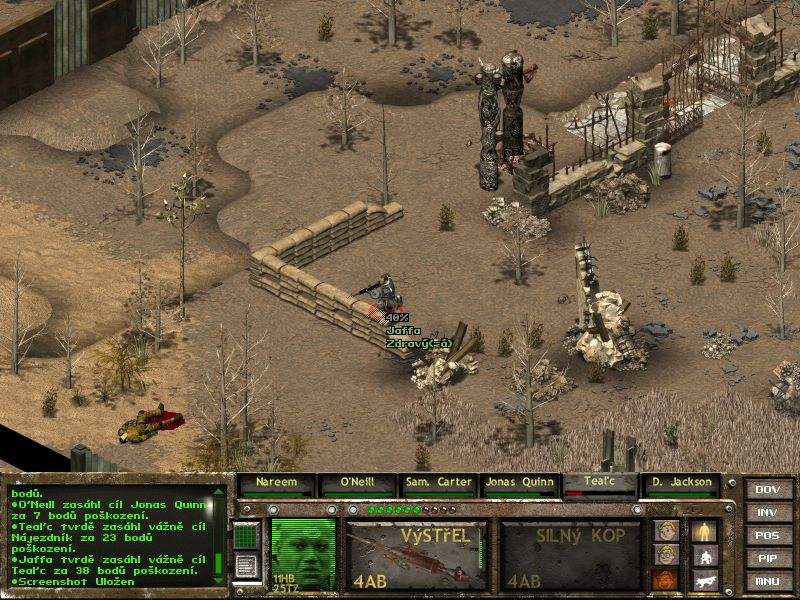Select squad member O'Neill
The image size is (800, 600).
pyautogui.click(x=356, y=482)
